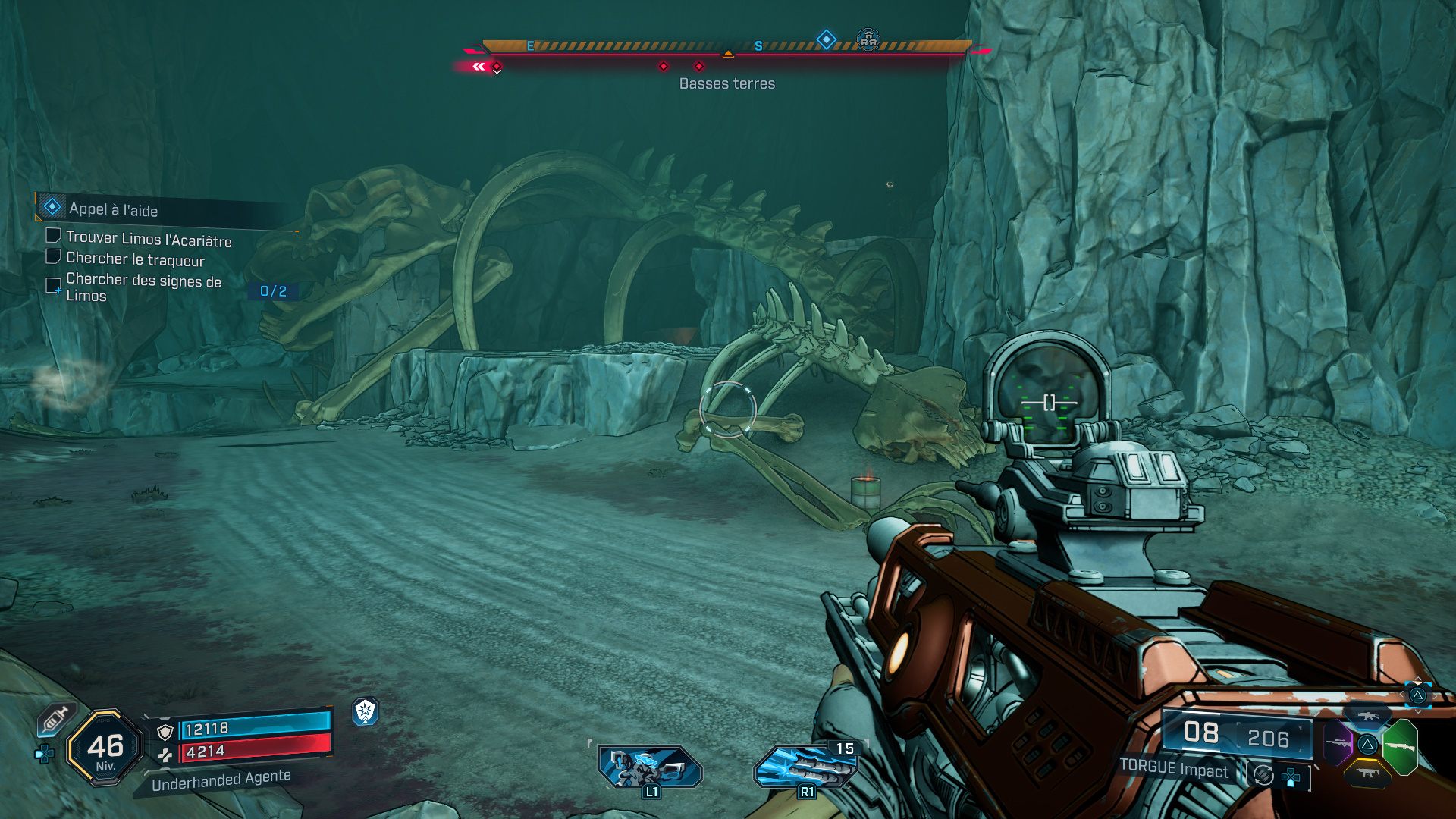The image size is (1456, 819).
Task: Toggle the TORGUE Impact firing mode icon
Action: click(1263, 774)
